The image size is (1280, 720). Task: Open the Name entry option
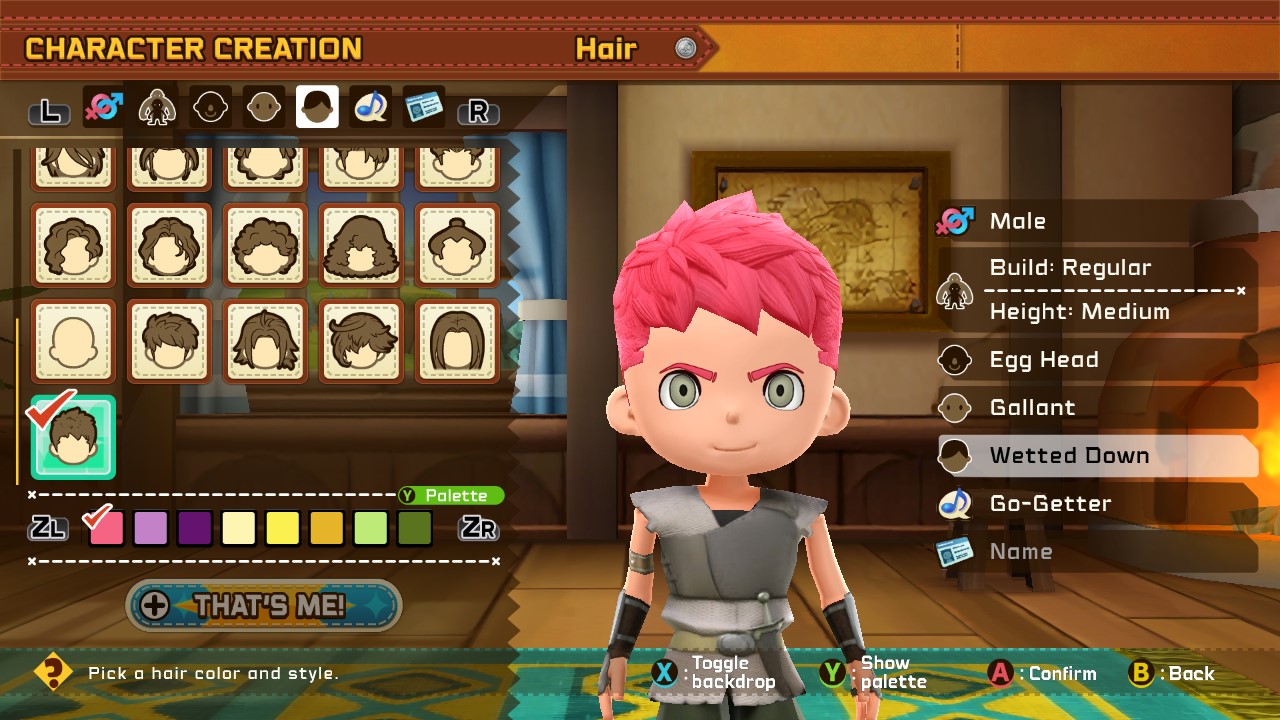pyautogui.click(x=1020, y=551)
